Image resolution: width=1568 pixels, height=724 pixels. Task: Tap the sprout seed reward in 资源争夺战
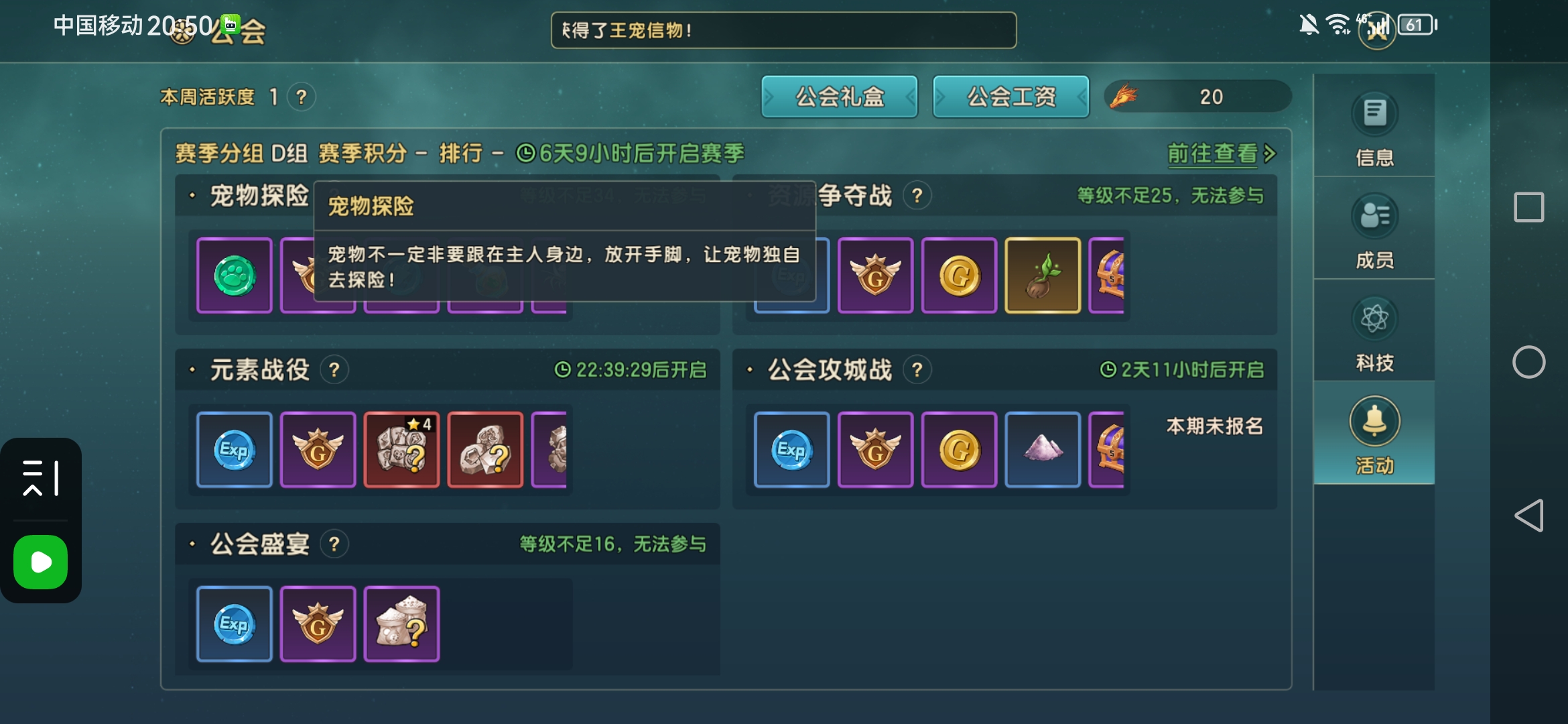tap(1043, 276)
